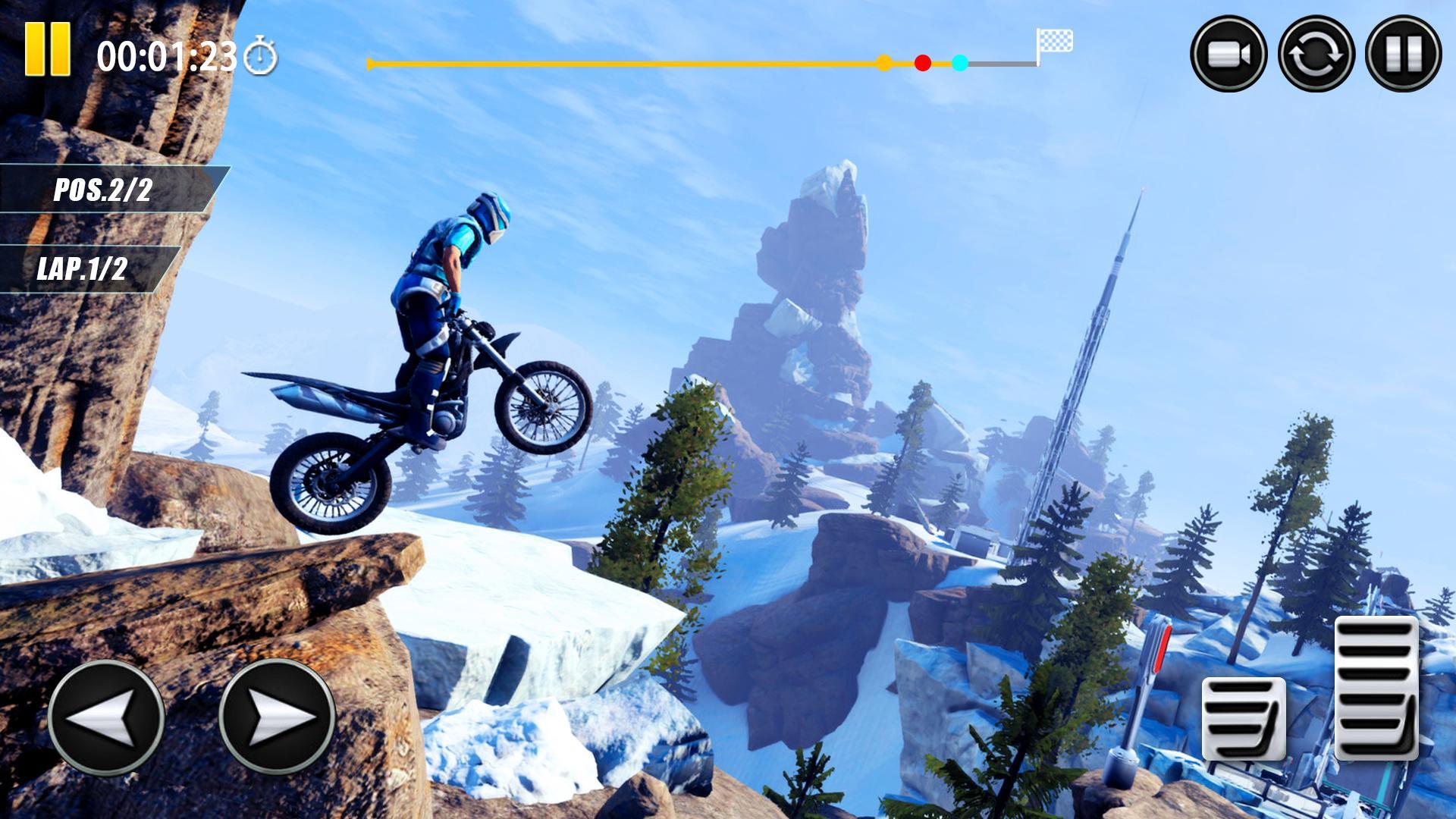Click the round black pause button
This screenshot has height=819, width=1456.
point(1403,55)
